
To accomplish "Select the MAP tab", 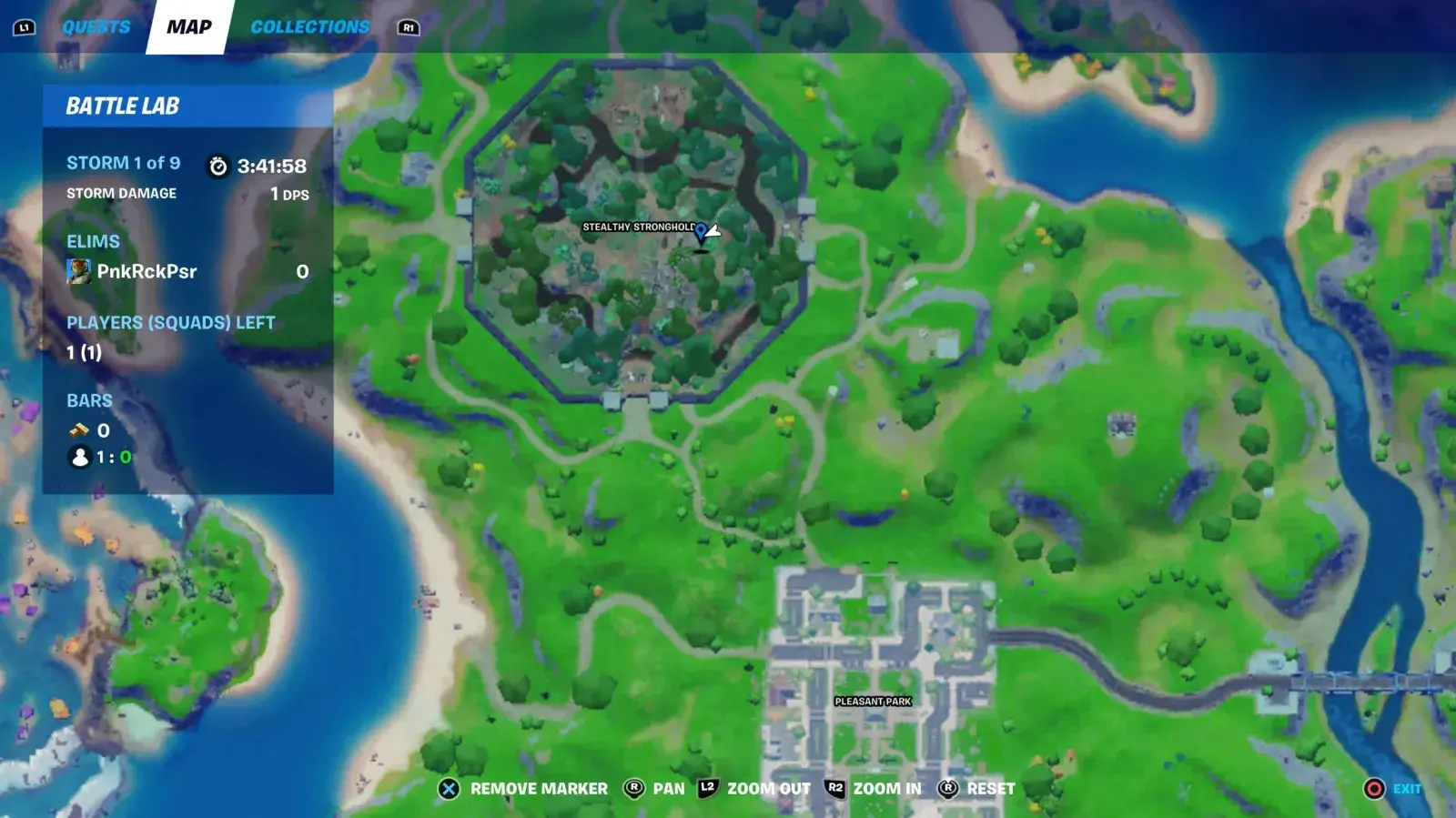I will 188,26.
